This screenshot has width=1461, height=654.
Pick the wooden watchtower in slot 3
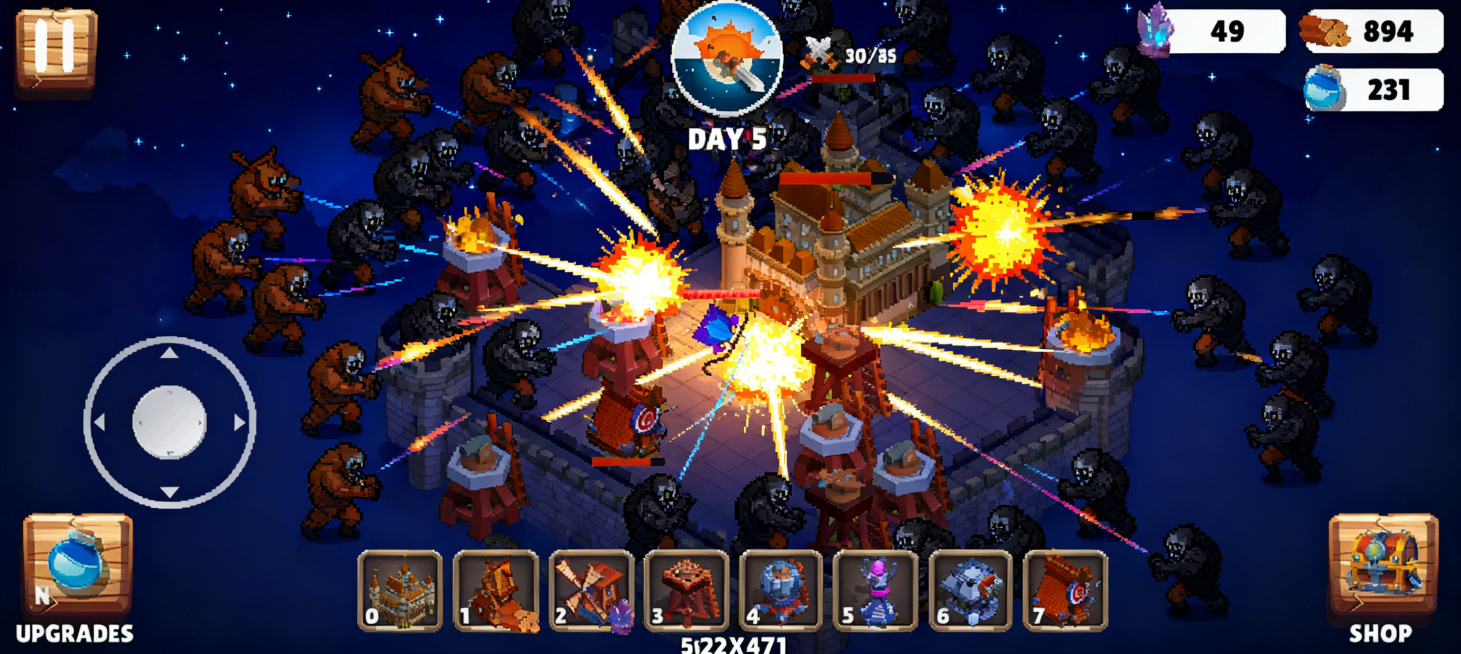[687, 591]
